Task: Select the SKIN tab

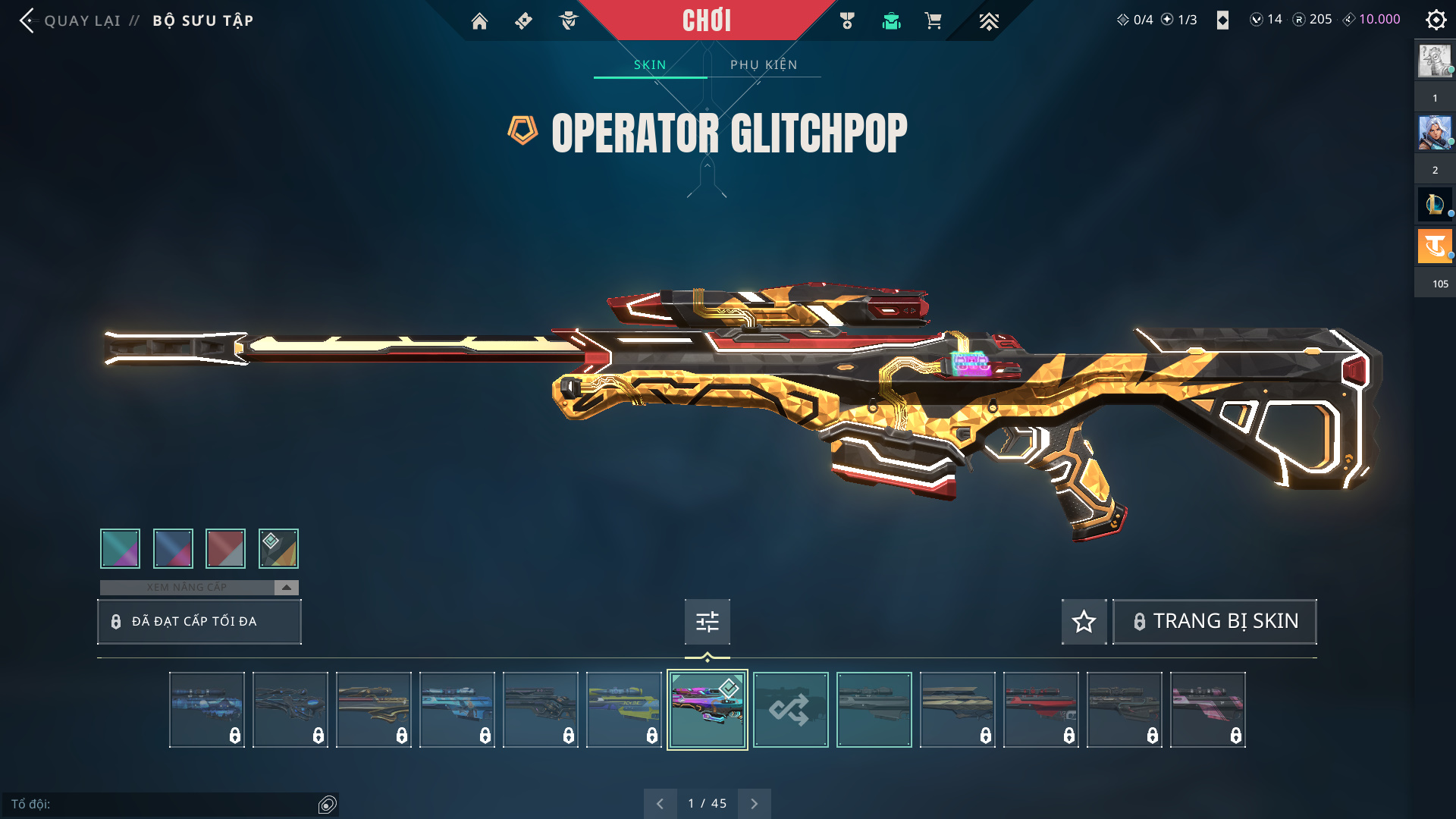Action: point(650,65)
